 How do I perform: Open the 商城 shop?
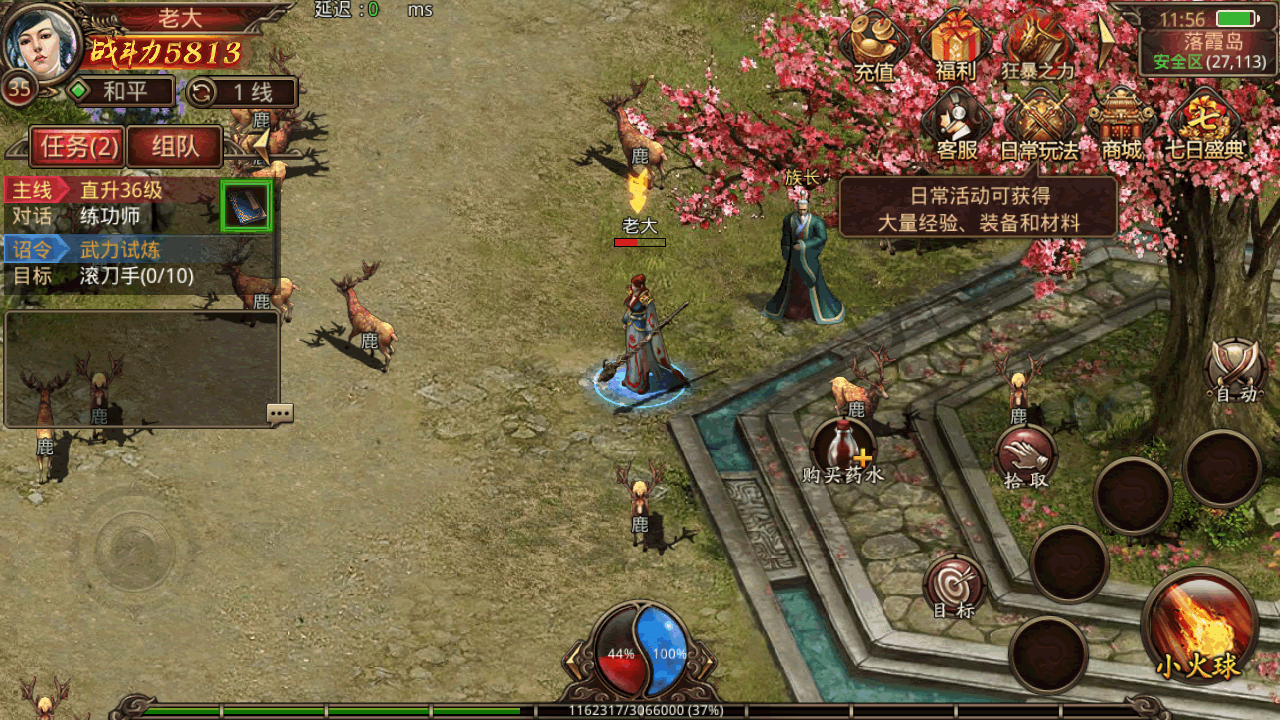(1121, 125)
